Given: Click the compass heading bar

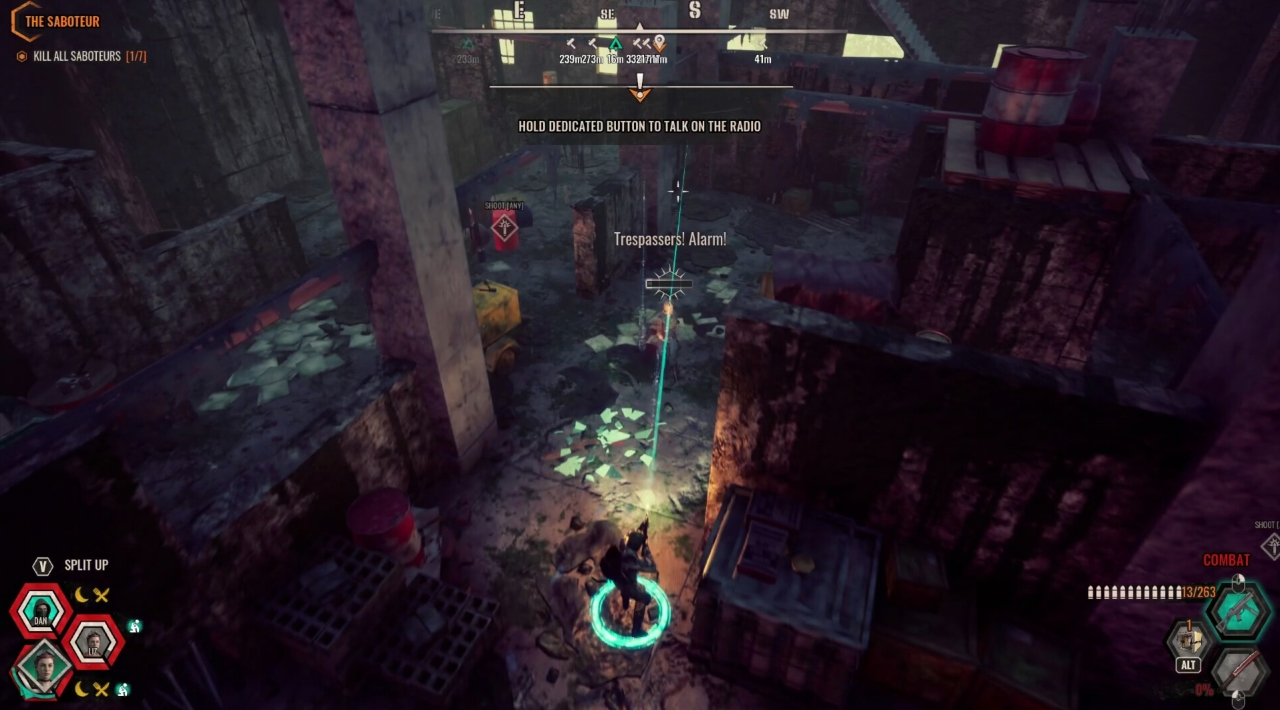Looking at the screenshot, I should click(x=640, y=28).
